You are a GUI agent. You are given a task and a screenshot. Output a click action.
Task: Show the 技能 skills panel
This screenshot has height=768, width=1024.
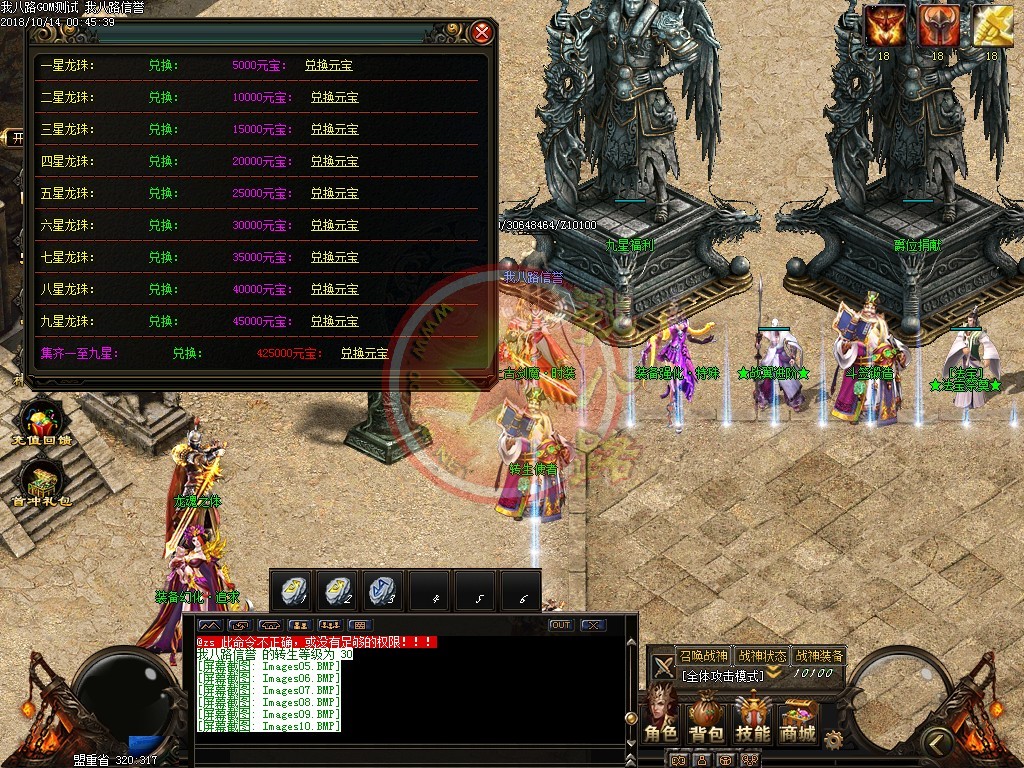pos(753,717)
